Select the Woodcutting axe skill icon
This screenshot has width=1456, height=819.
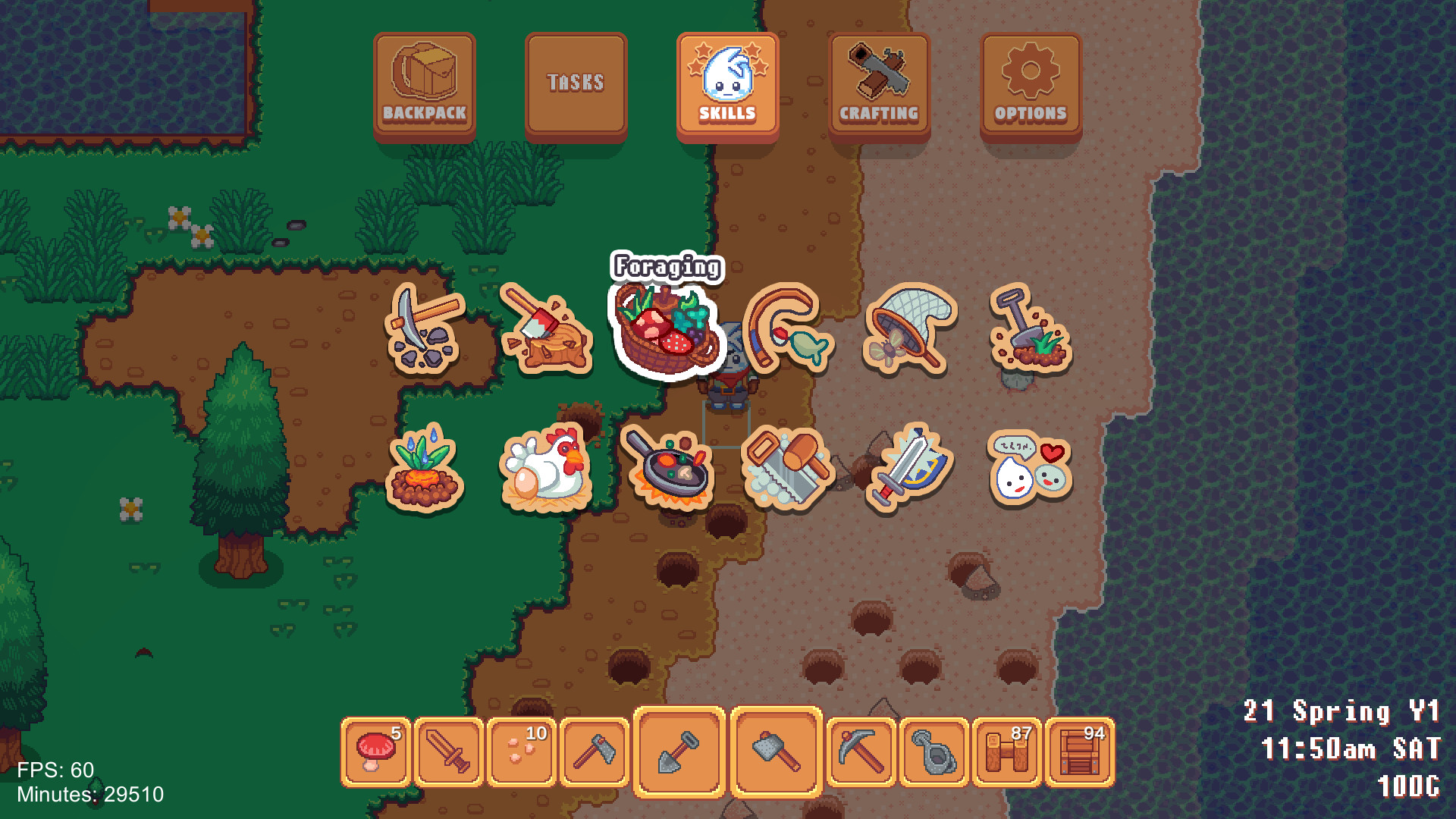point(546,326)
